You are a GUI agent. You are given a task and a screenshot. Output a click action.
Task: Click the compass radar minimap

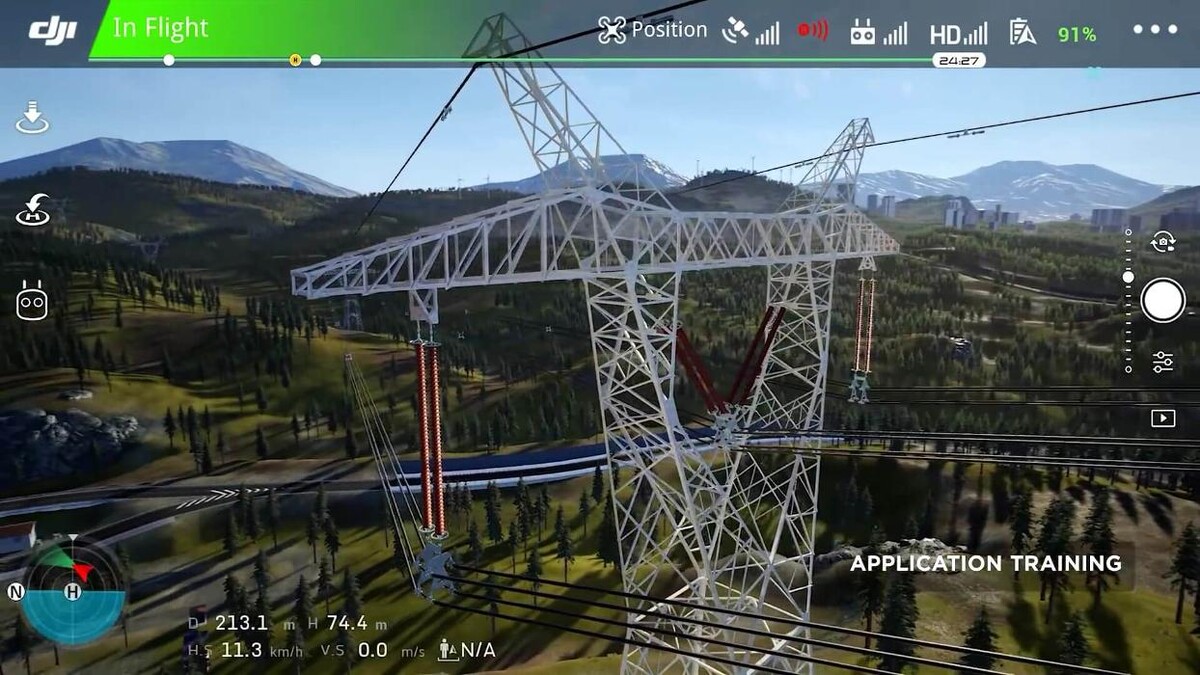click(72, 591)
